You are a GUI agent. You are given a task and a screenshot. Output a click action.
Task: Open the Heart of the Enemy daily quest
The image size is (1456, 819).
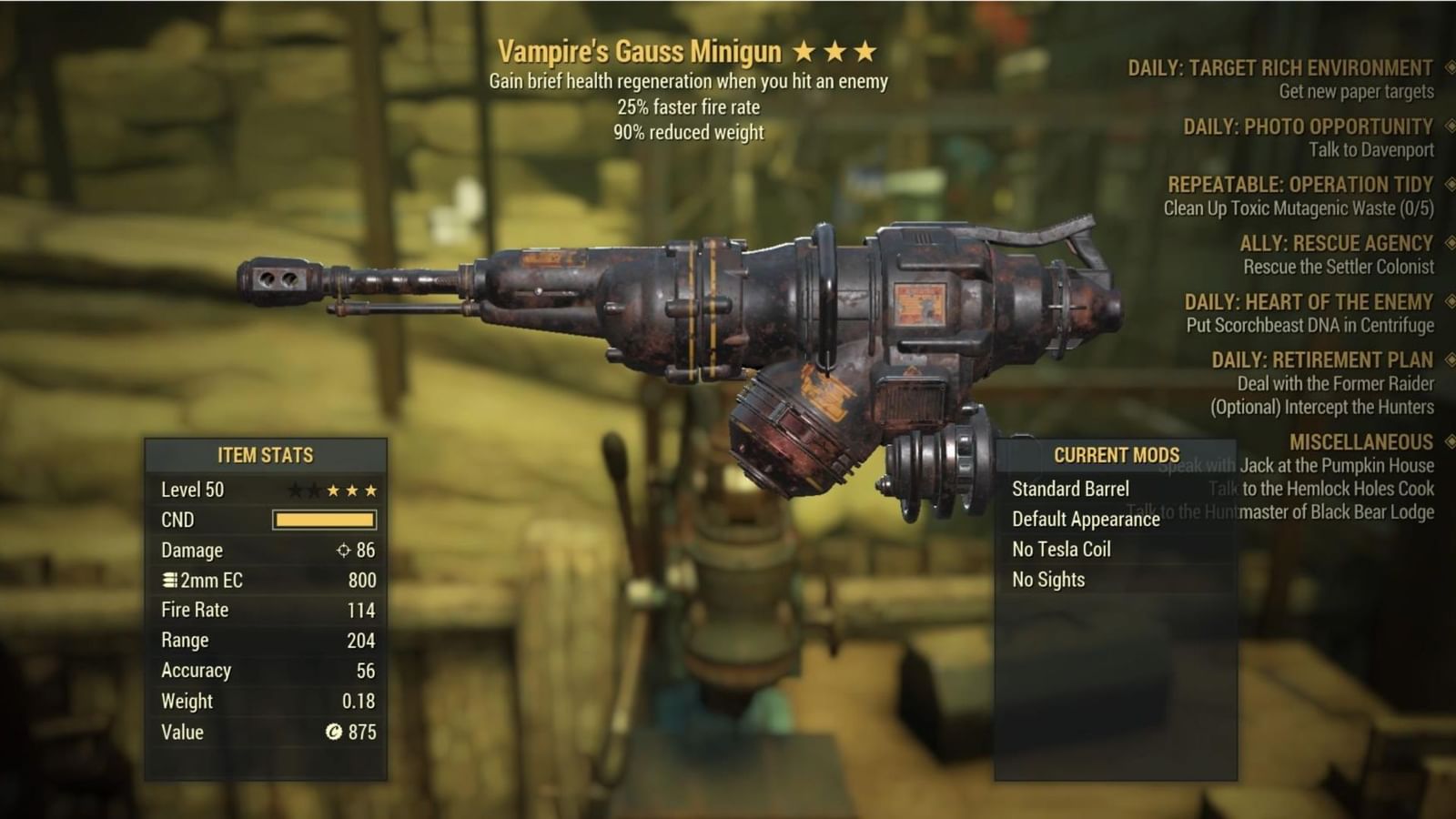1308,301
